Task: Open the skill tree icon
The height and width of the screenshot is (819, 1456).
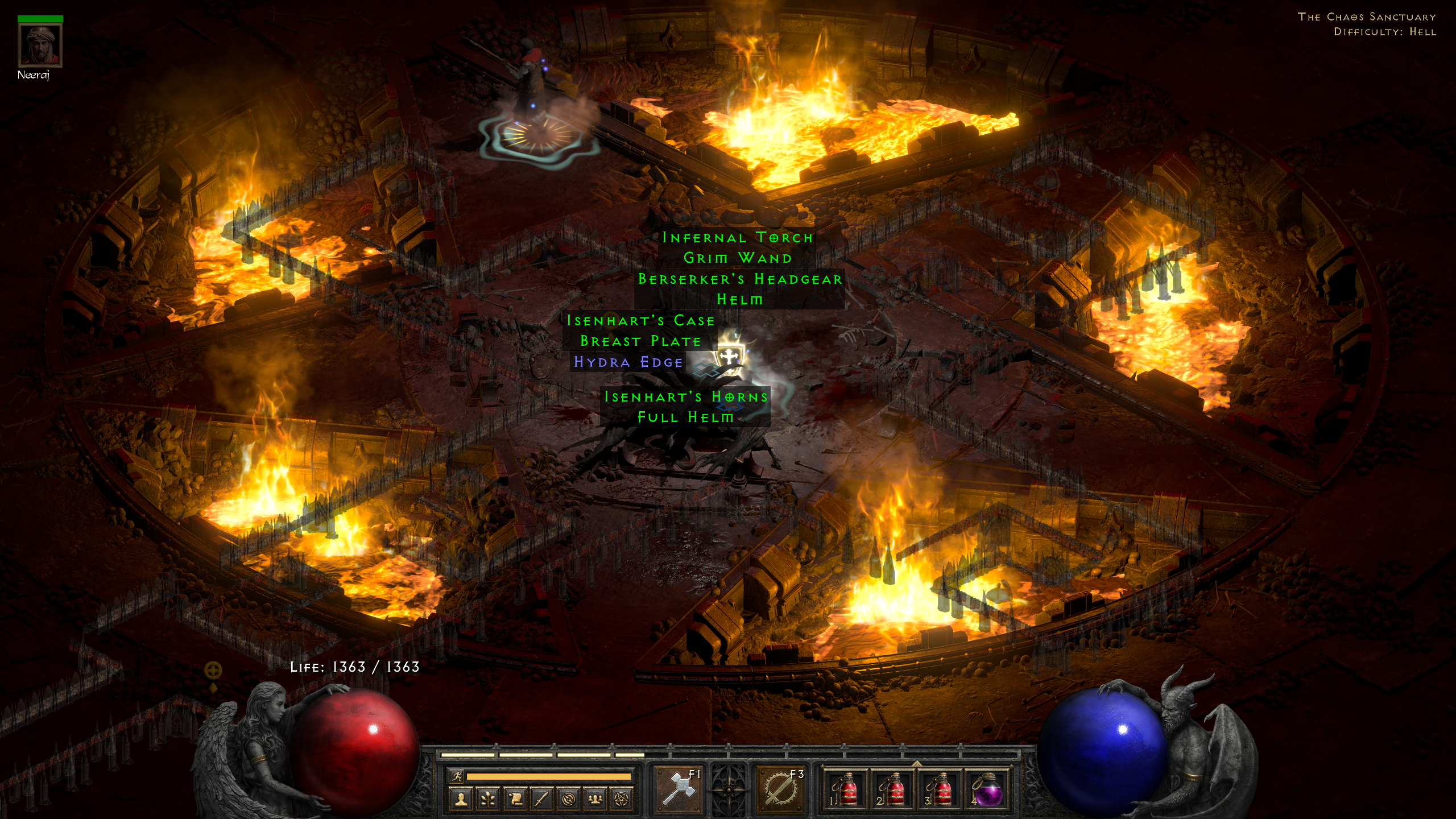Action: [488, 799]
